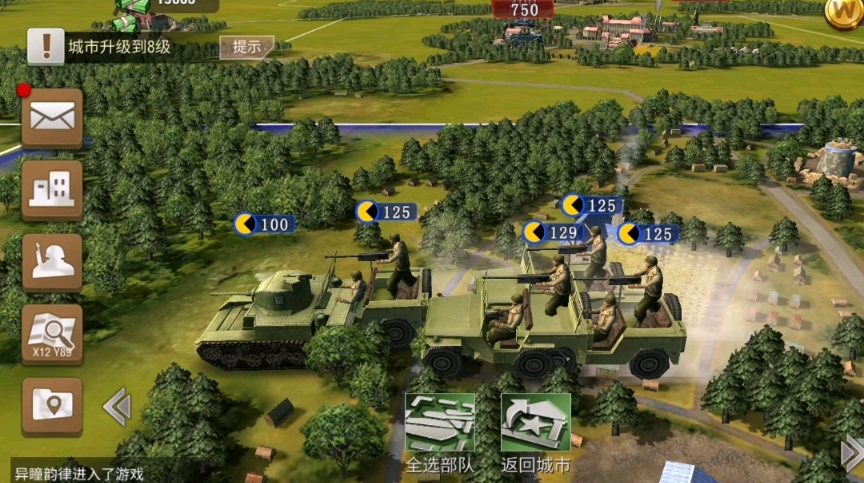This screenshot has width=864, height=483.
Task: Return to city with 返回城市
Action: pyautogui.click(x=535, y=432)
